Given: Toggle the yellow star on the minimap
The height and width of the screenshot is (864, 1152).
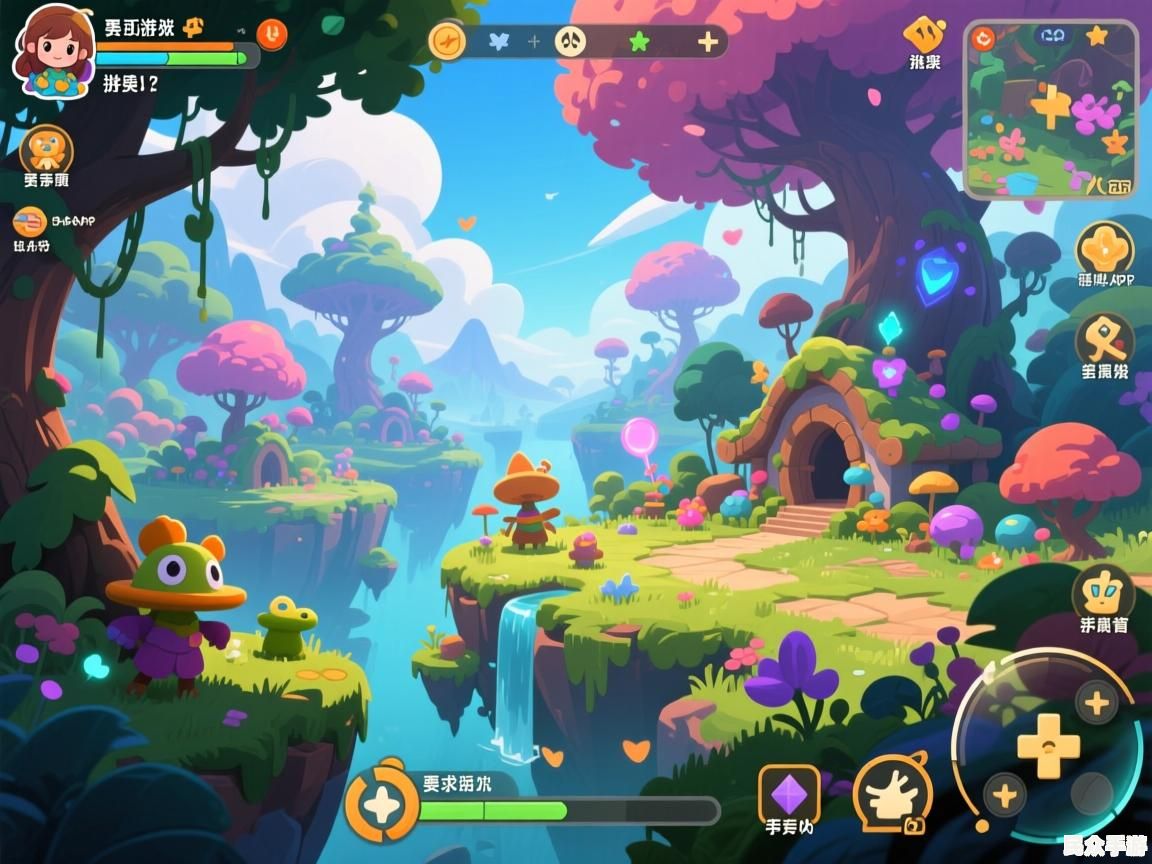Looking at the screenshot, I should tap(1097, 36).
